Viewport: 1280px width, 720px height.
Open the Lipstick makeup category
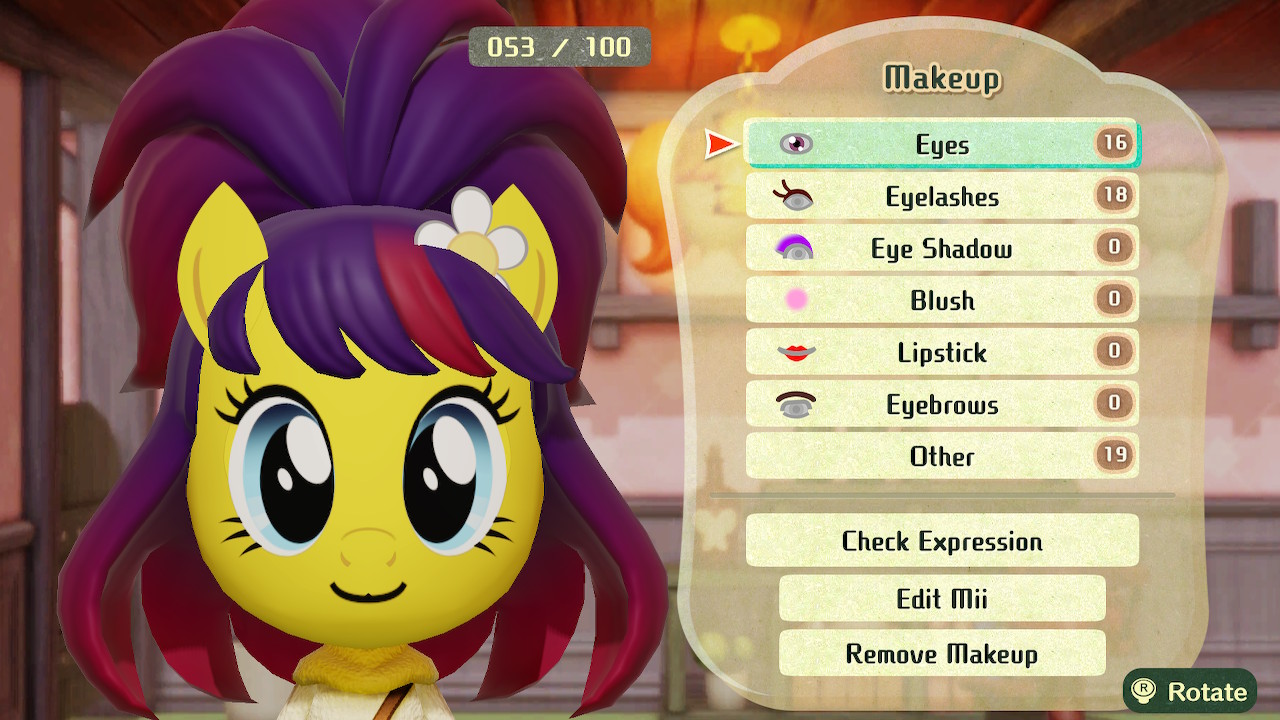pyautogui.click(x=941, y=352)
